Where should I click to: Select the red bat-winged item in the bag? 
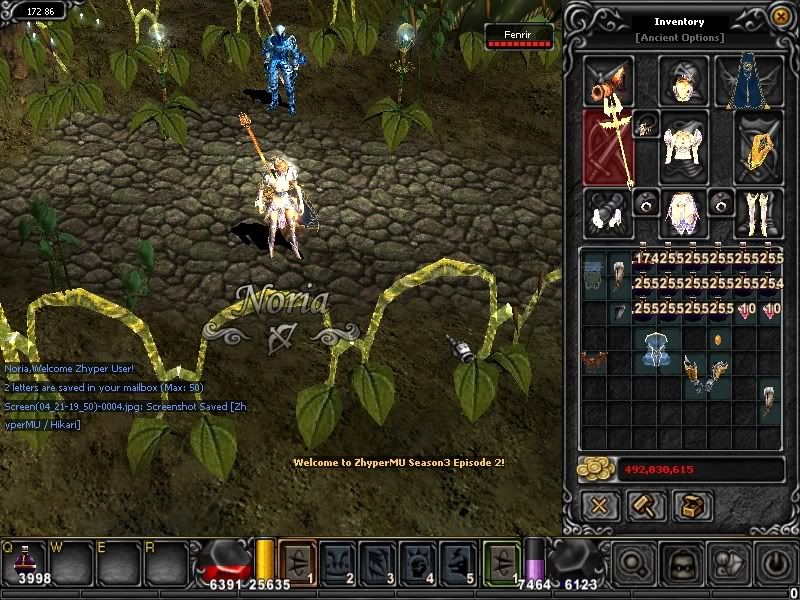pos(595,361)
